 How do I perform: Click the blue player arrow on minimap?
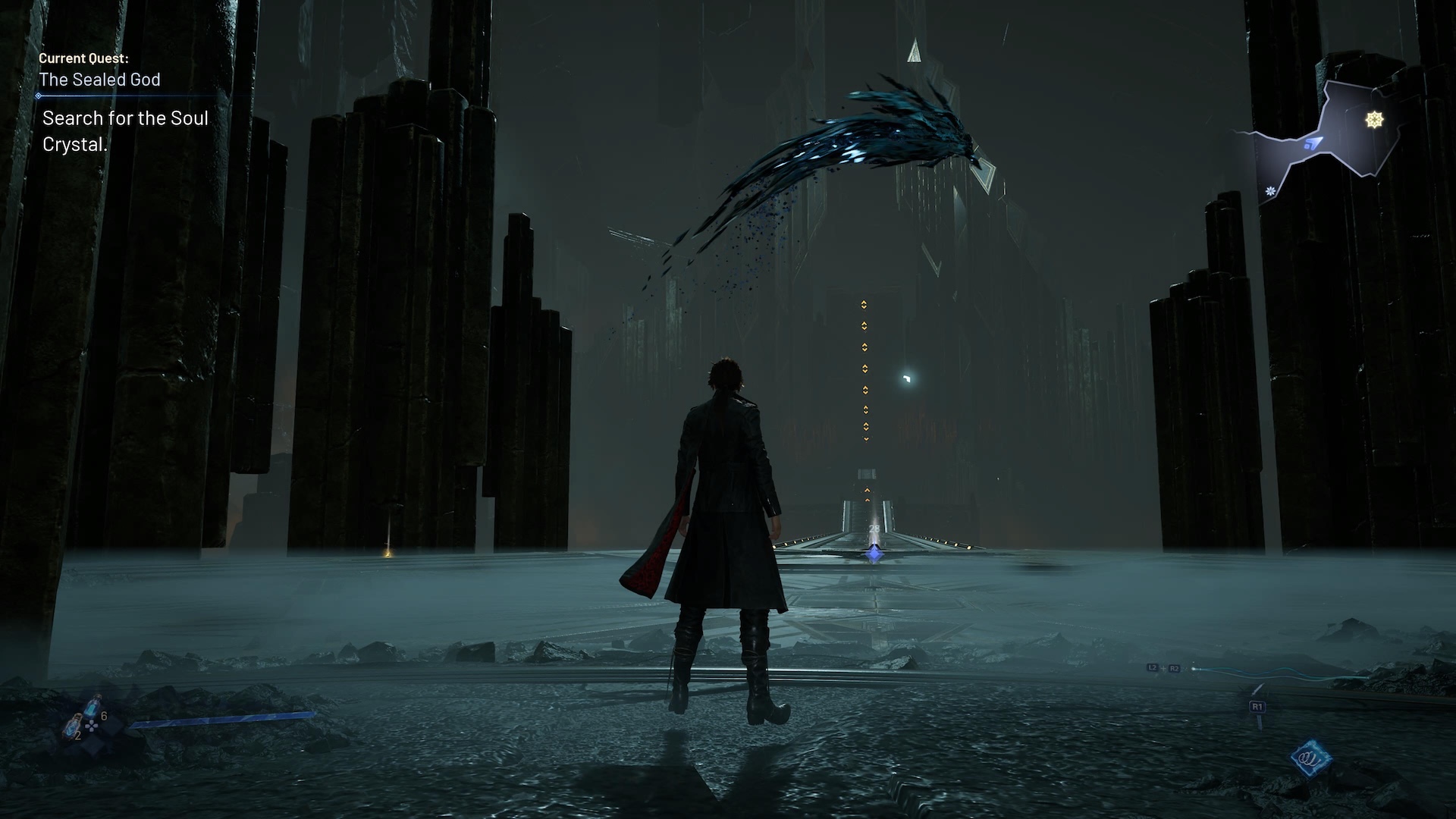coord(1313,143)
